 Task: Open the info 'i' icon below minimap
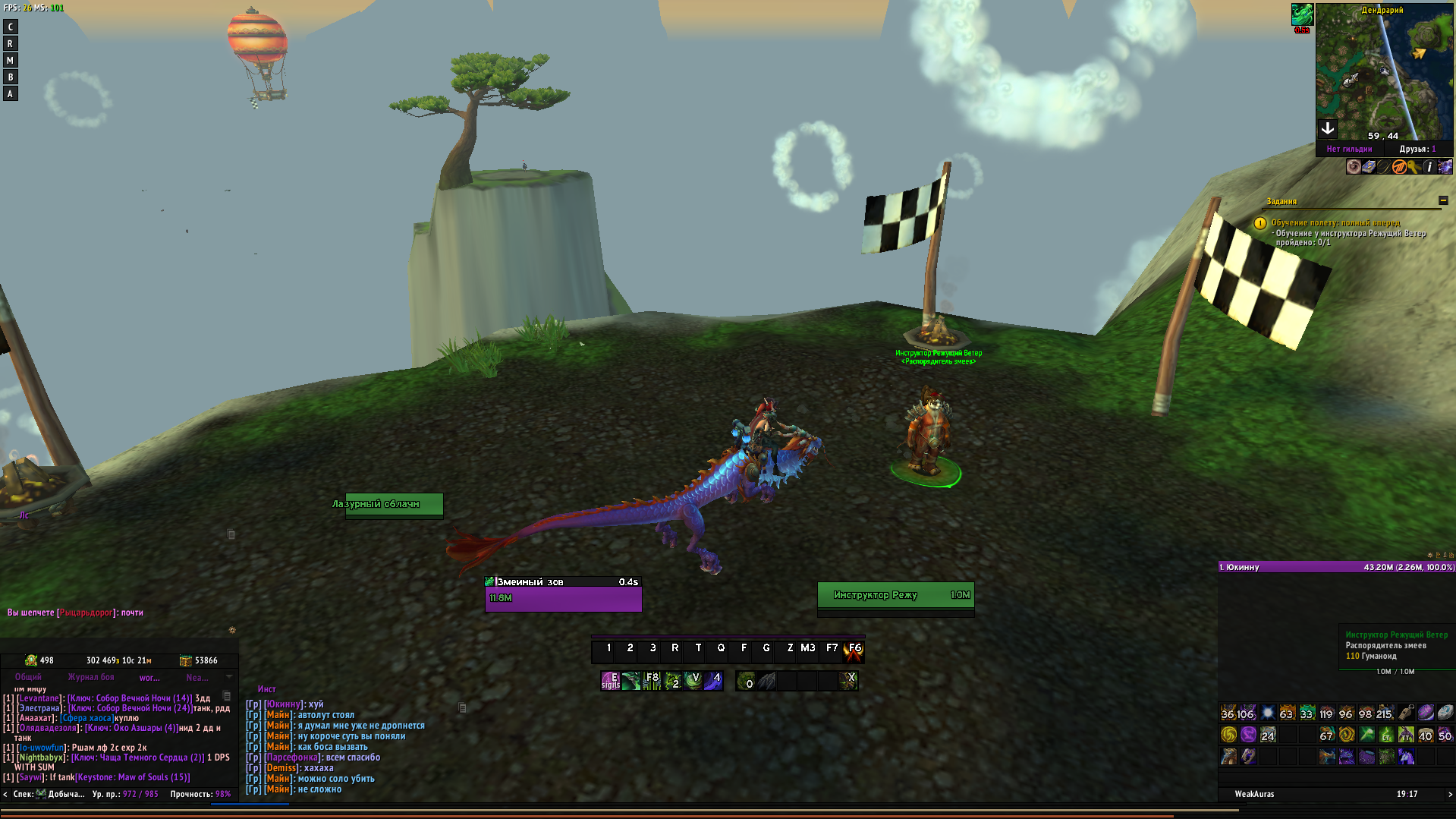tap(1429, 167)
